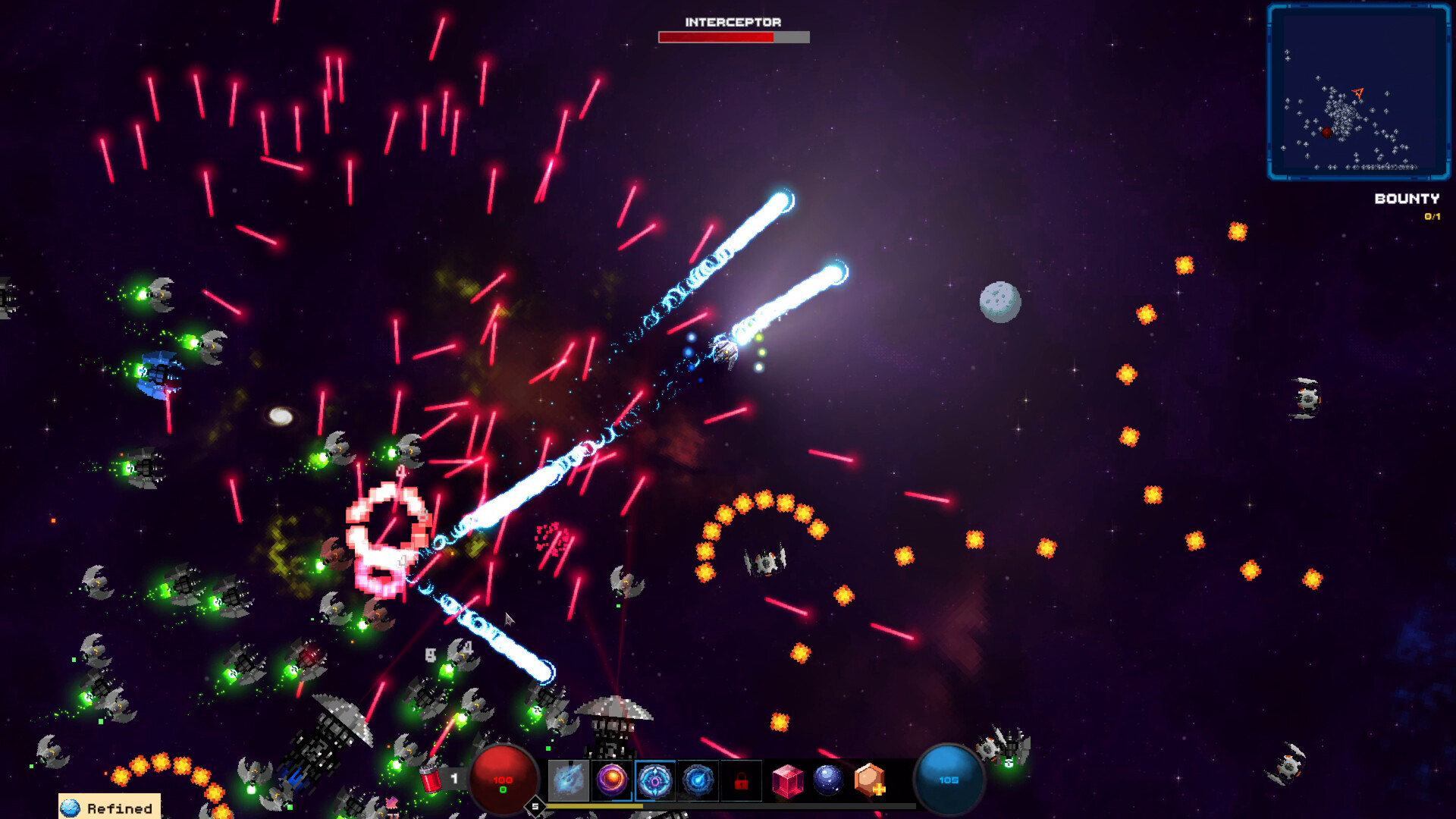Image resolution: width=1456 pixels, height=819 pixels.
Task: Click the Bounty 0/1 counter
Action: [x=1432, y=215]
